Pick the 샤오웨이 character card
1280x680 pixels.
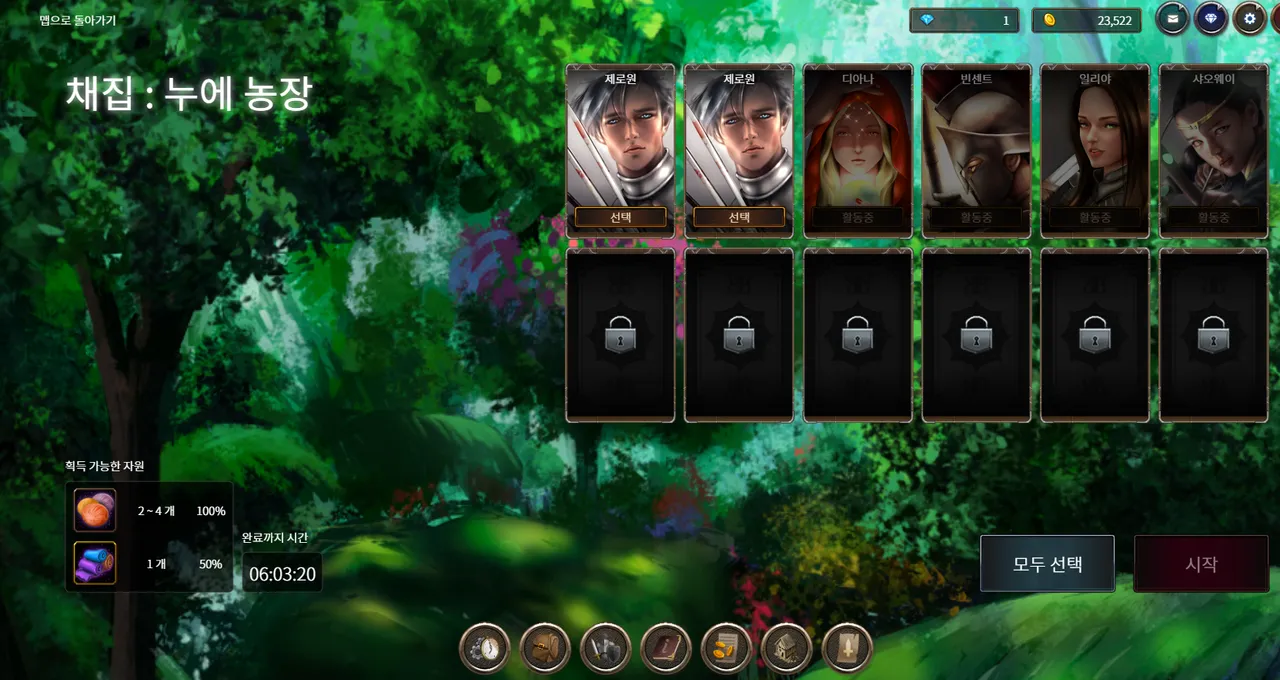[x=1213, y=150]
